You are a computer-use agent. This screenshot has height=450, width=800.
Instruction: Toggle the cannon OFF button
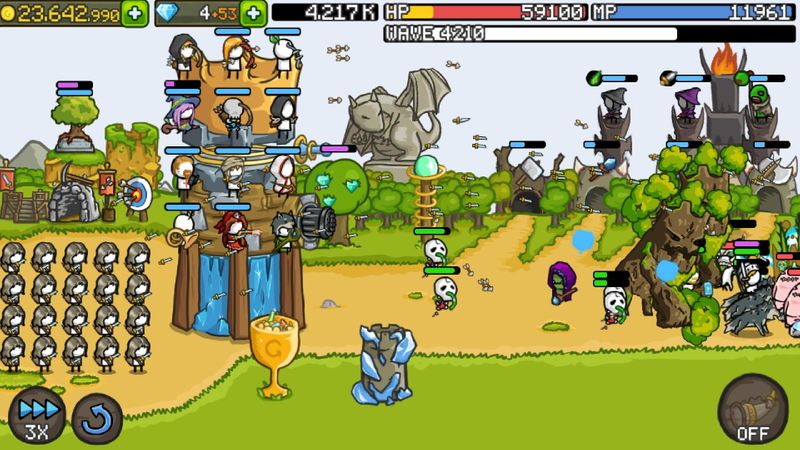click(x=752, y=410)
